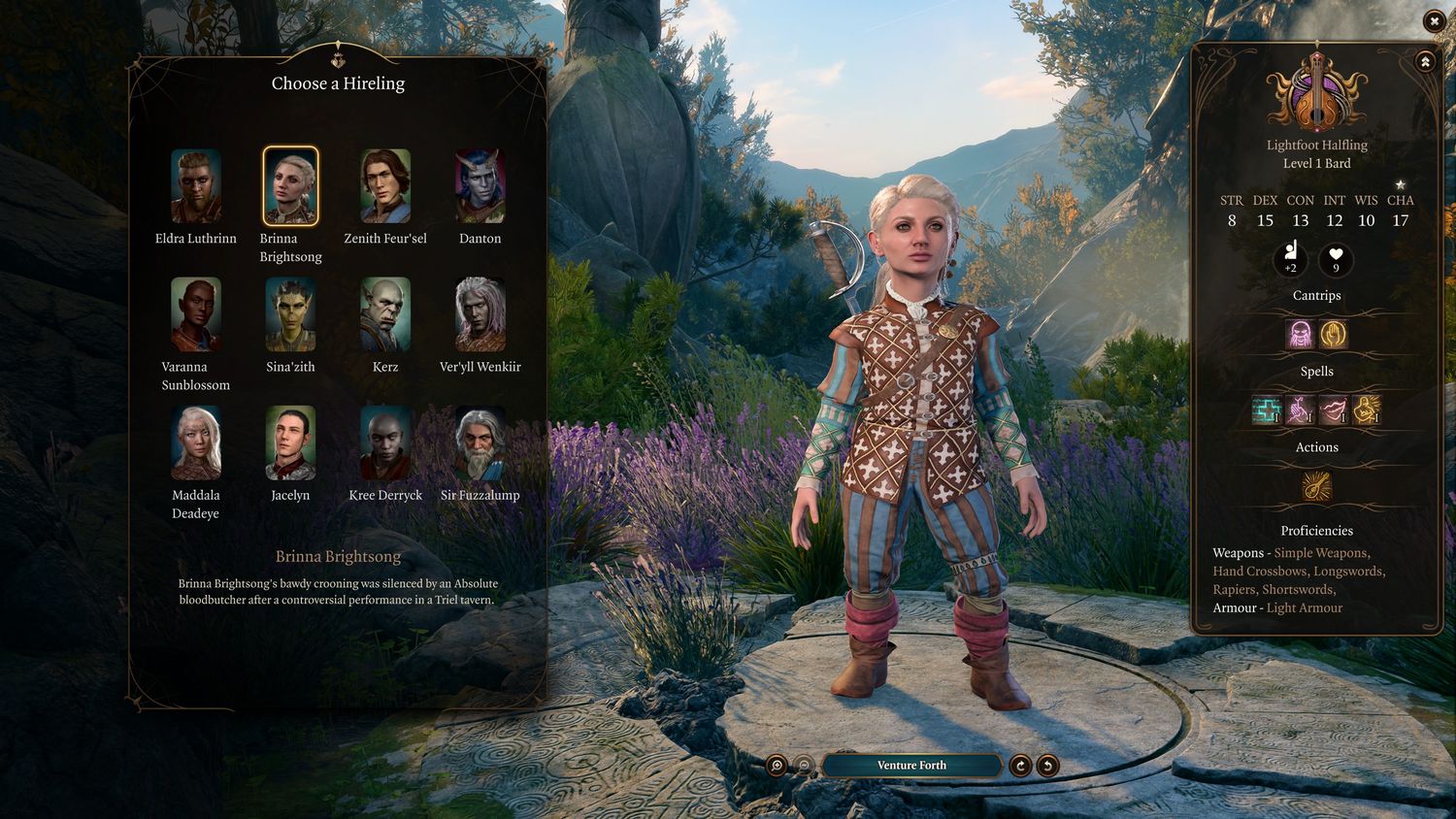The width and height of the screenshot is (1456, 819).
Task: Close the hireling selection screen
Action: [1434, 20]
